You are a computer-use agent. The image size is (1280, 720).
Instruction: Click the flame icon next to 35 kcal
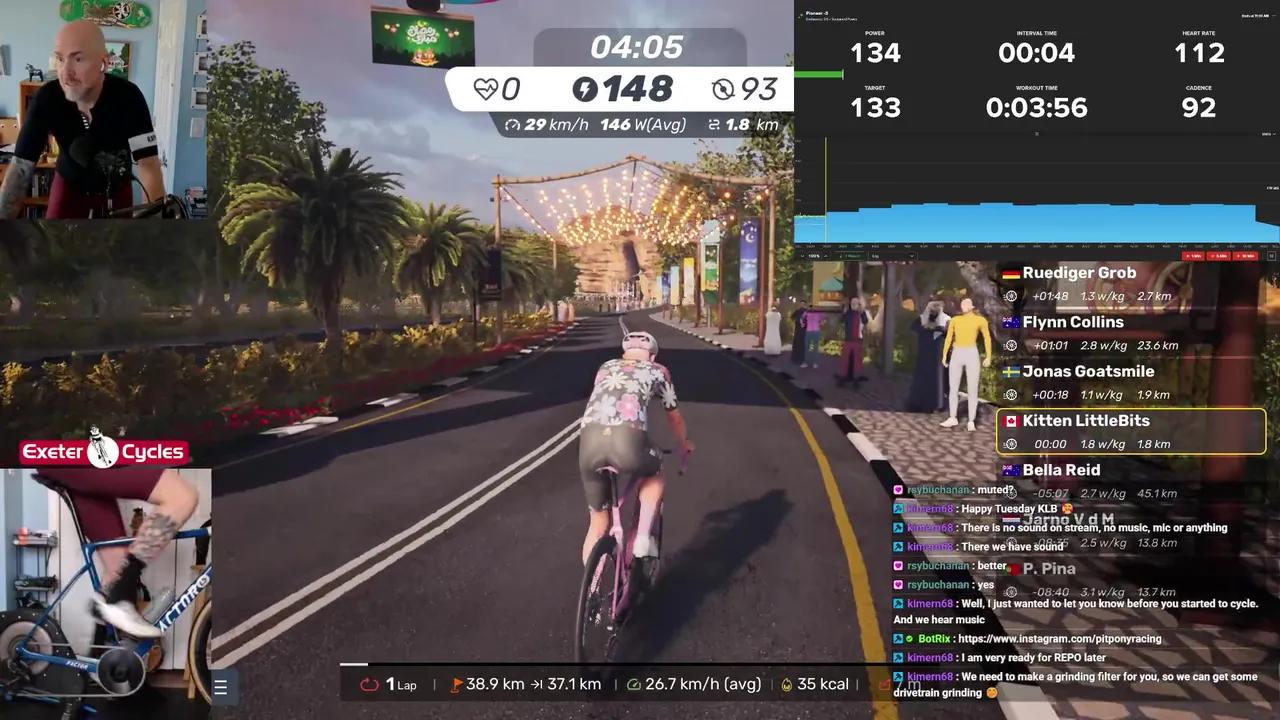point(786,684)
